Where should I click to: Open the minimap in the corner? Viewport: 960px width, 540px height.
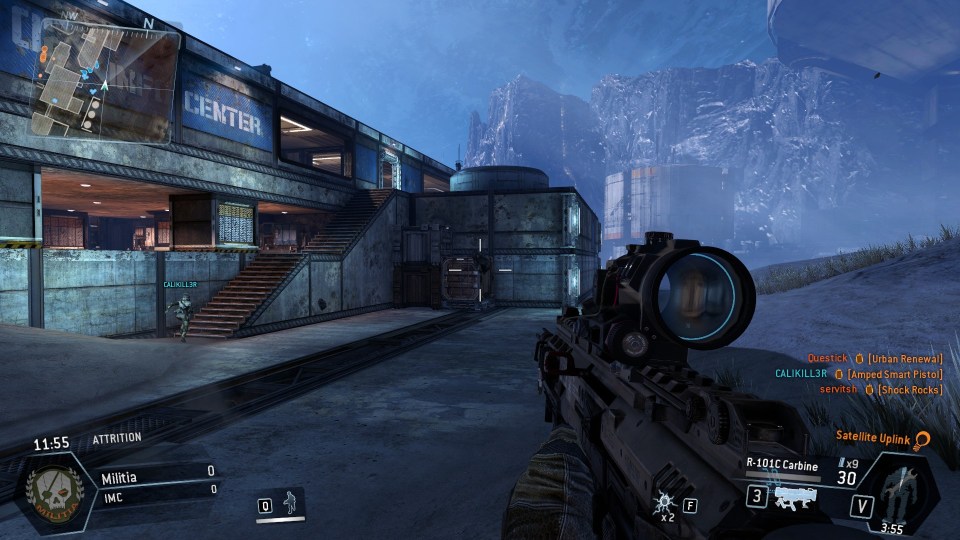tap(106, 82)
